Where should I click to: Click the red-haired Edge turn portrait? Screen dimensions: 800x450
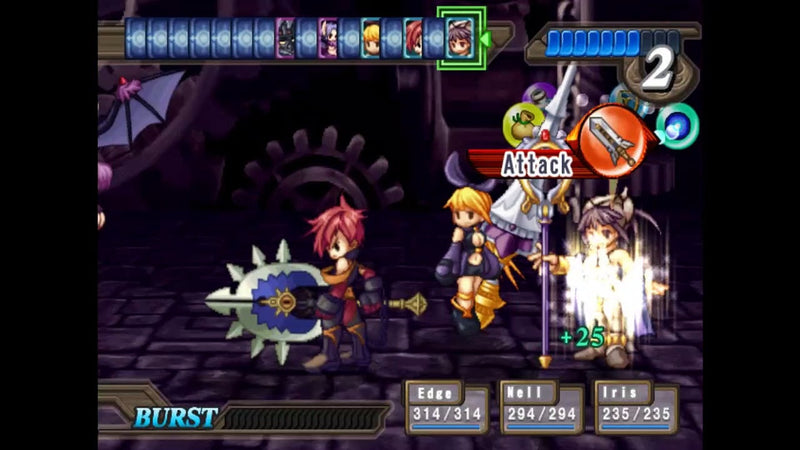coord(414,39)
